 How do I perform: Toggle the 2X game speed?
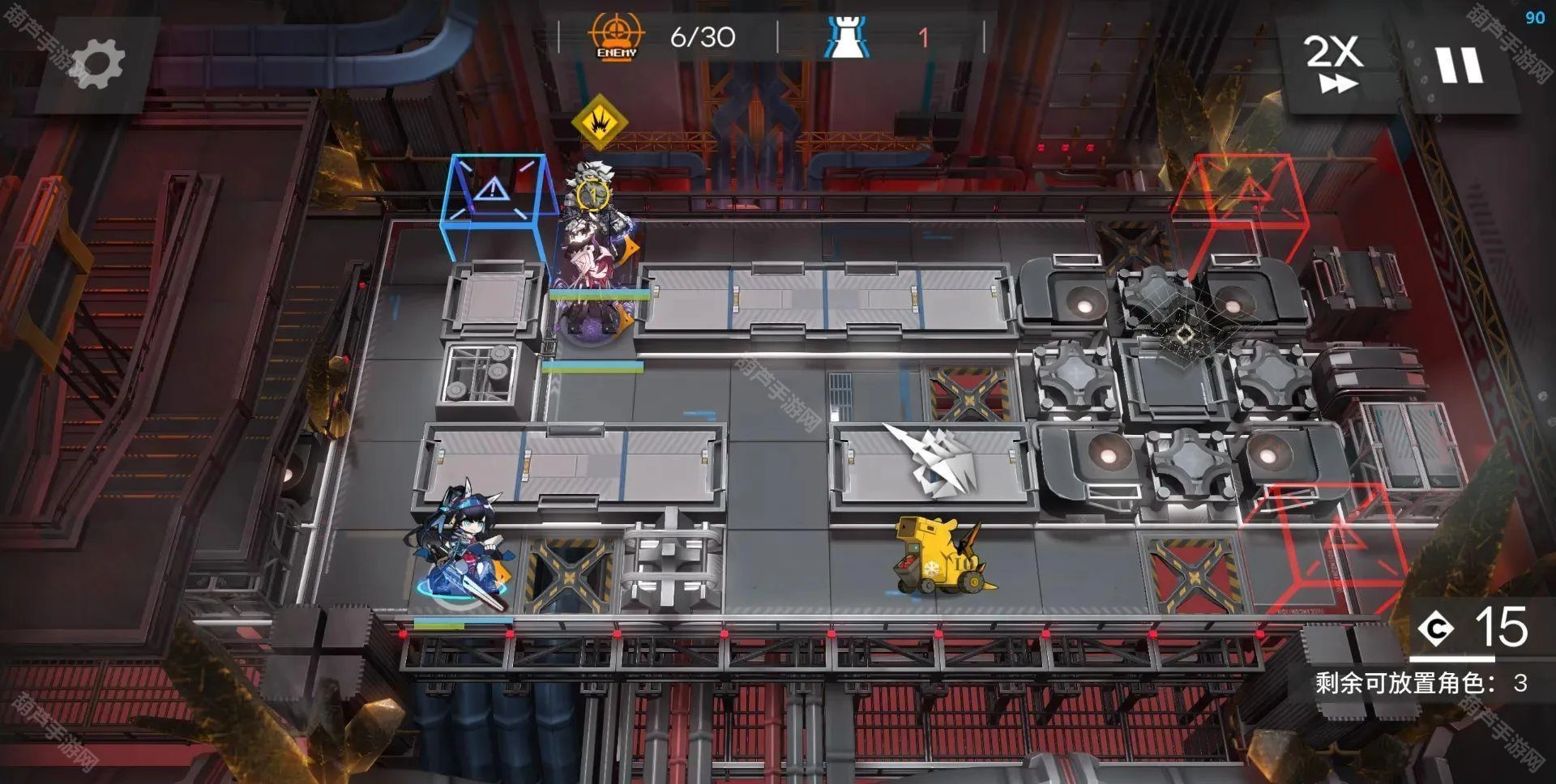pyautogui.click(x=1334, y=63)
